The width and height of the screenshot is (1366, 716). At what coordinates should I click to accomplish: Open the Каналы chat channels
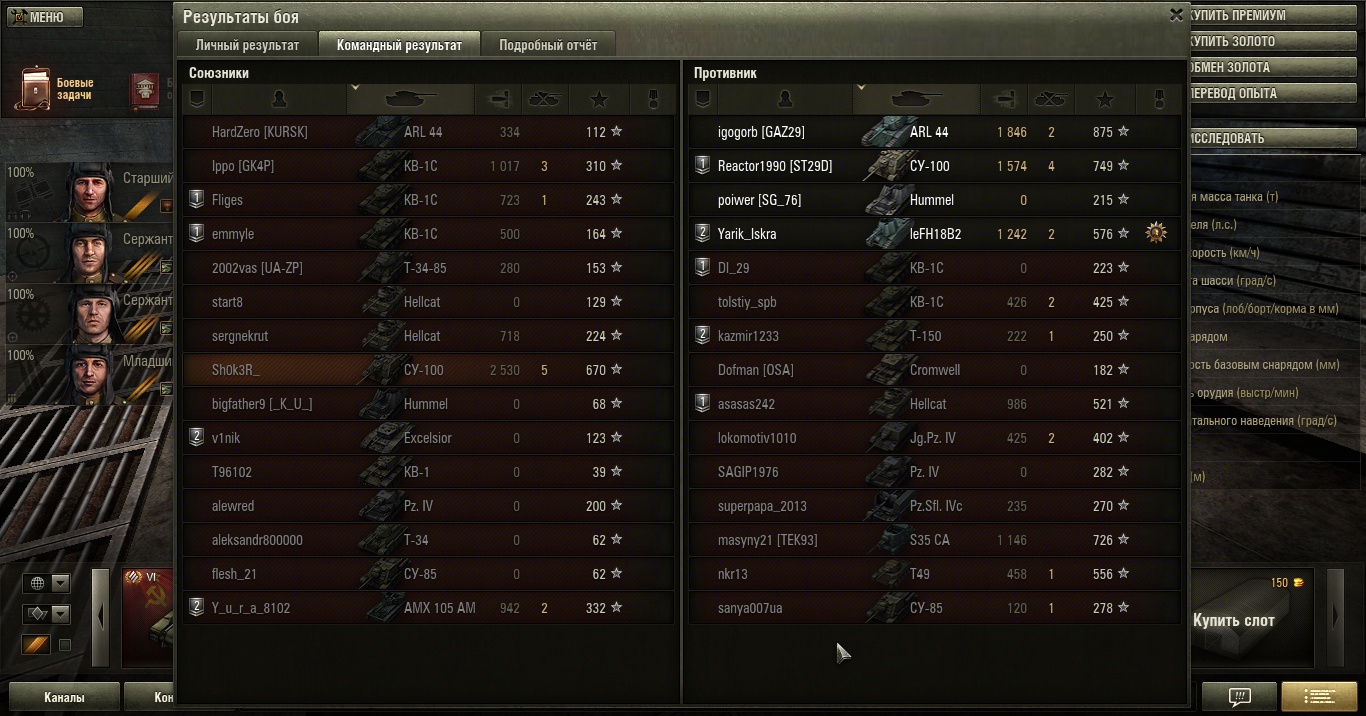[x=64, y=697]
